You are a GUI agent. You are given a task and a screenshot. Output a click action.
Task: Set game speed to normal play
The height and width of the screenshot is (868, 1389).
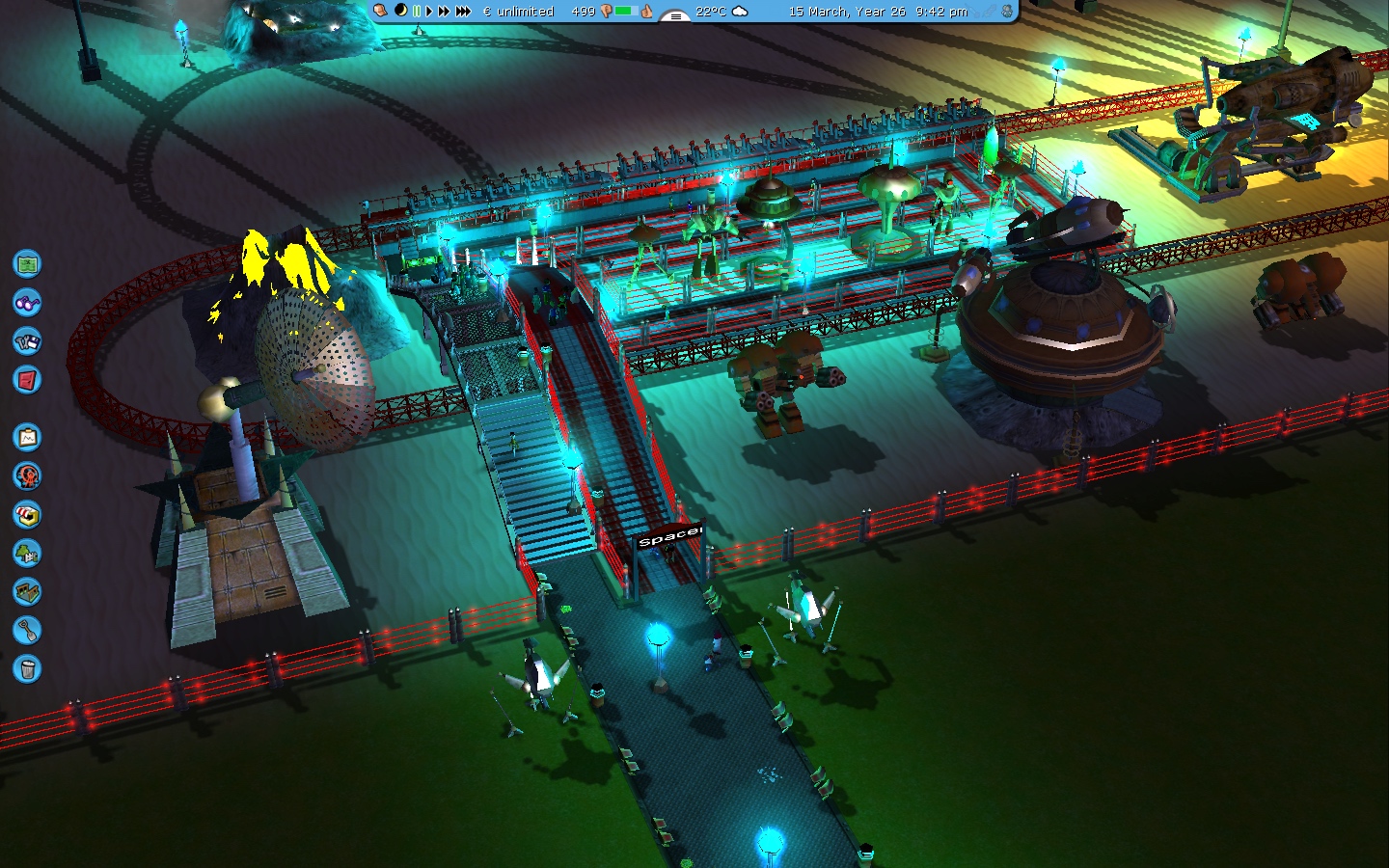[x=429, y=12]
